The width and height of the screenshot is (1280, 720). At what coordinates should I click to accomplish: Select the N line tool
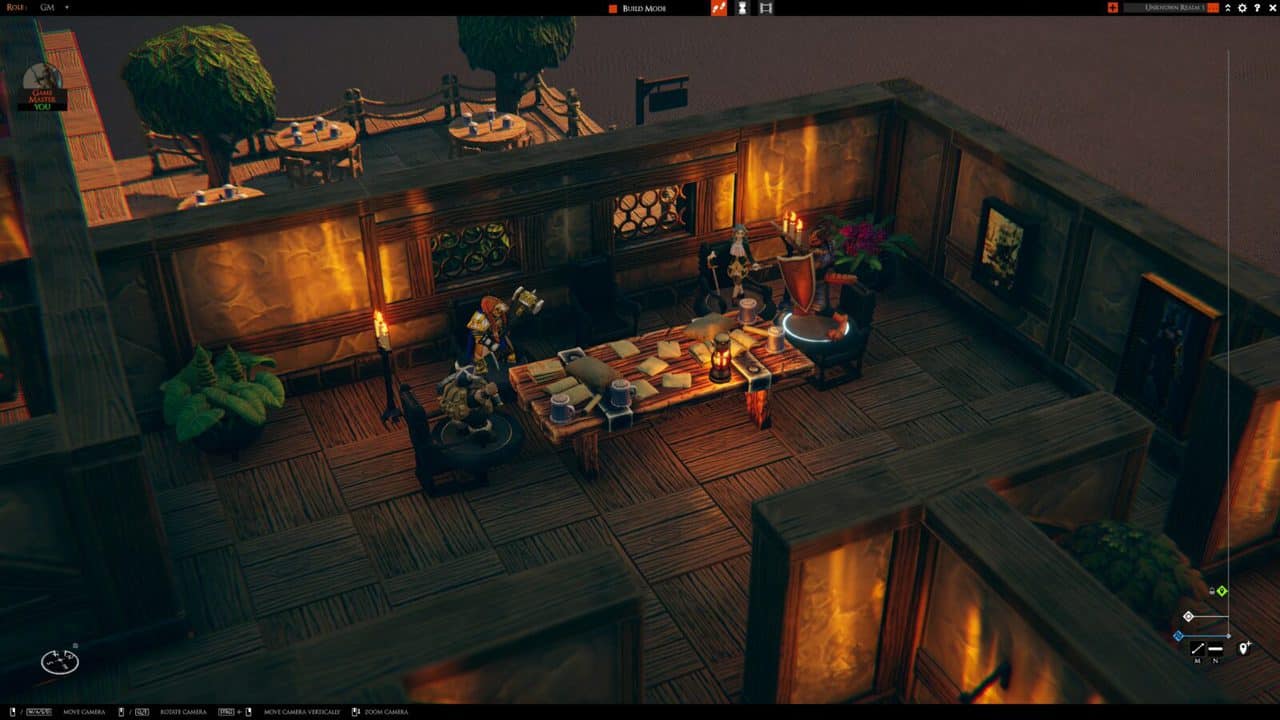pyautogui.click(x=1215, y=648)
